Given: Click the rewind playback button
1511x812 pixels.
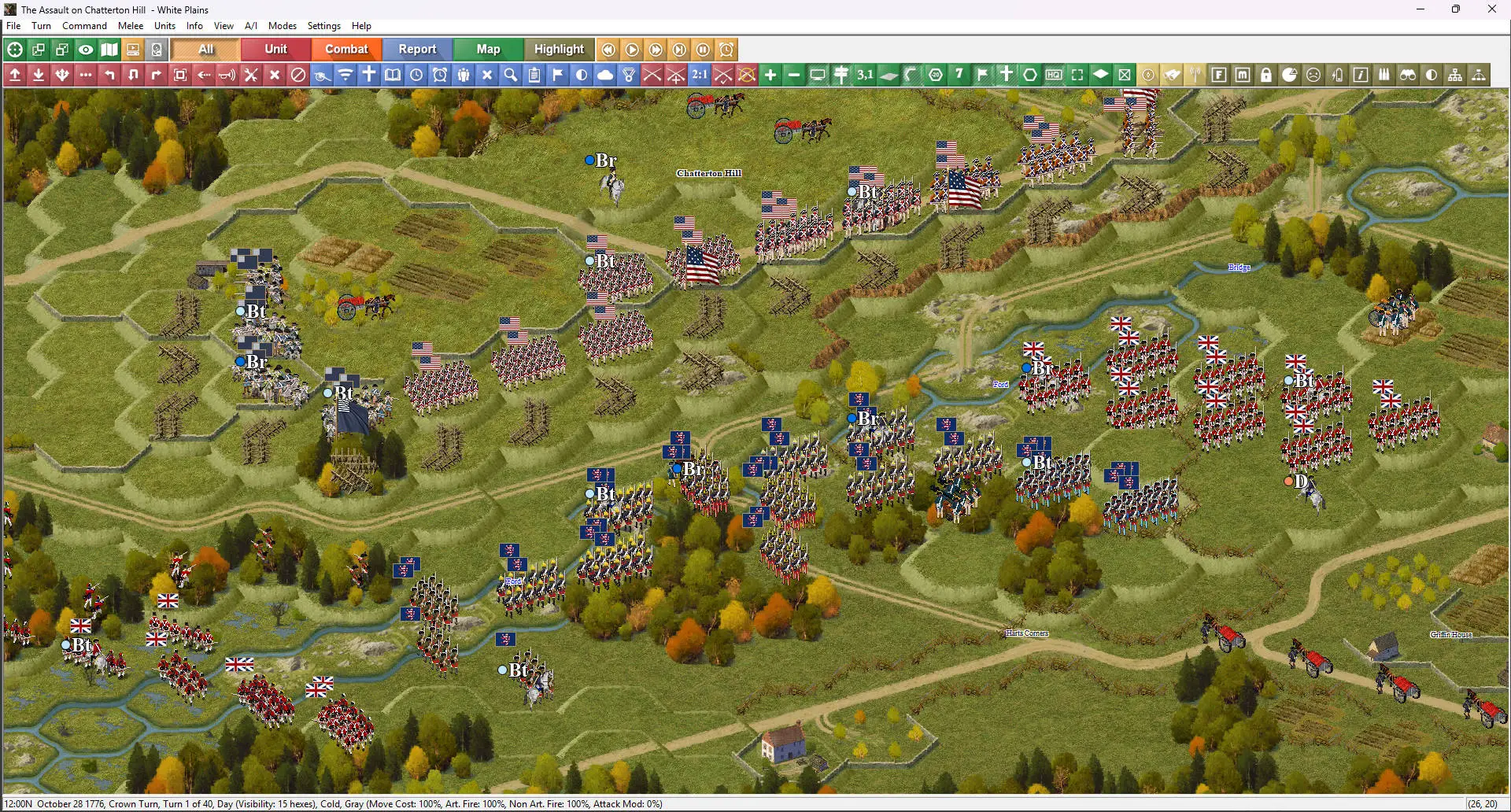Looking at the screenshot, I should 608,50.
